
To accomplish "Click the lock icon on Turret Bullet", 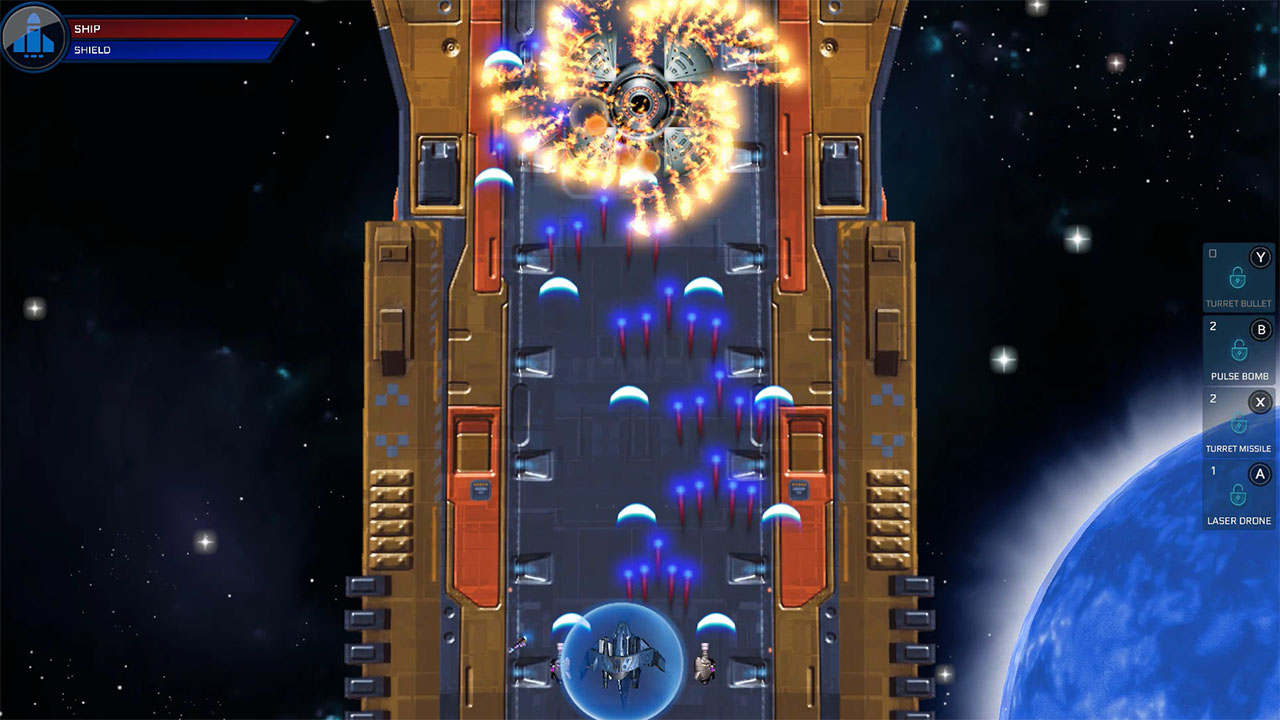I will click(x=1237, y=278).
